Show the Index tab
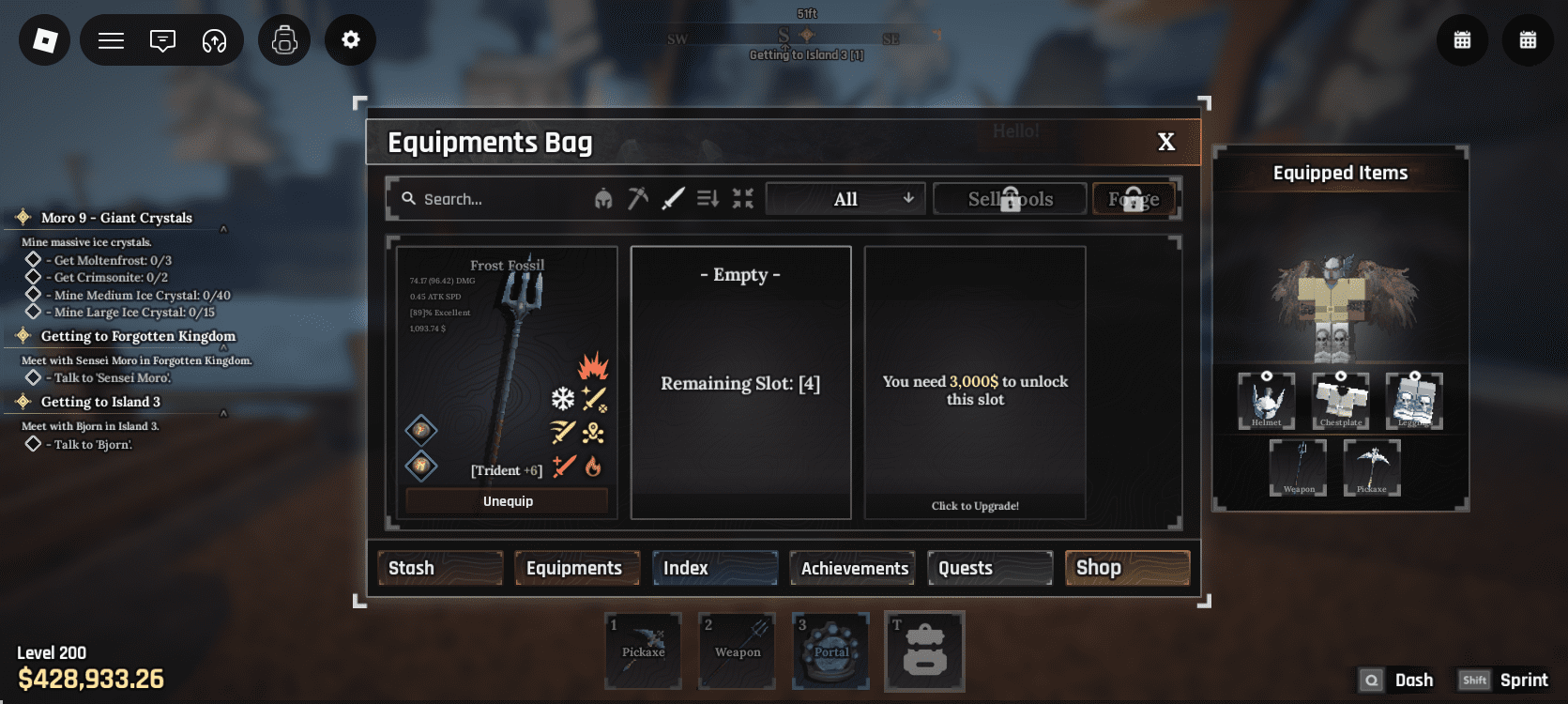 click(714, 568)
